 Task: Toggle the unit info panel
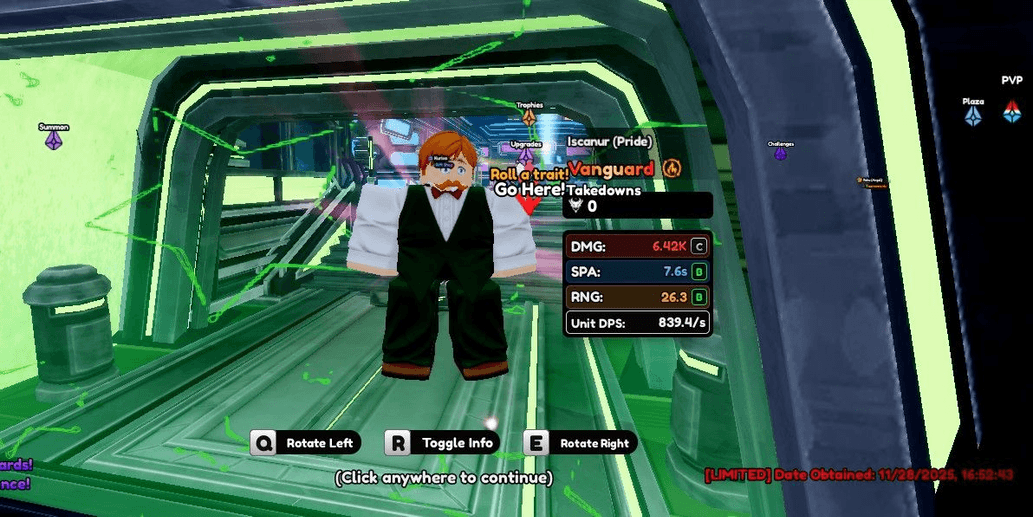click(x=443, y=443)
